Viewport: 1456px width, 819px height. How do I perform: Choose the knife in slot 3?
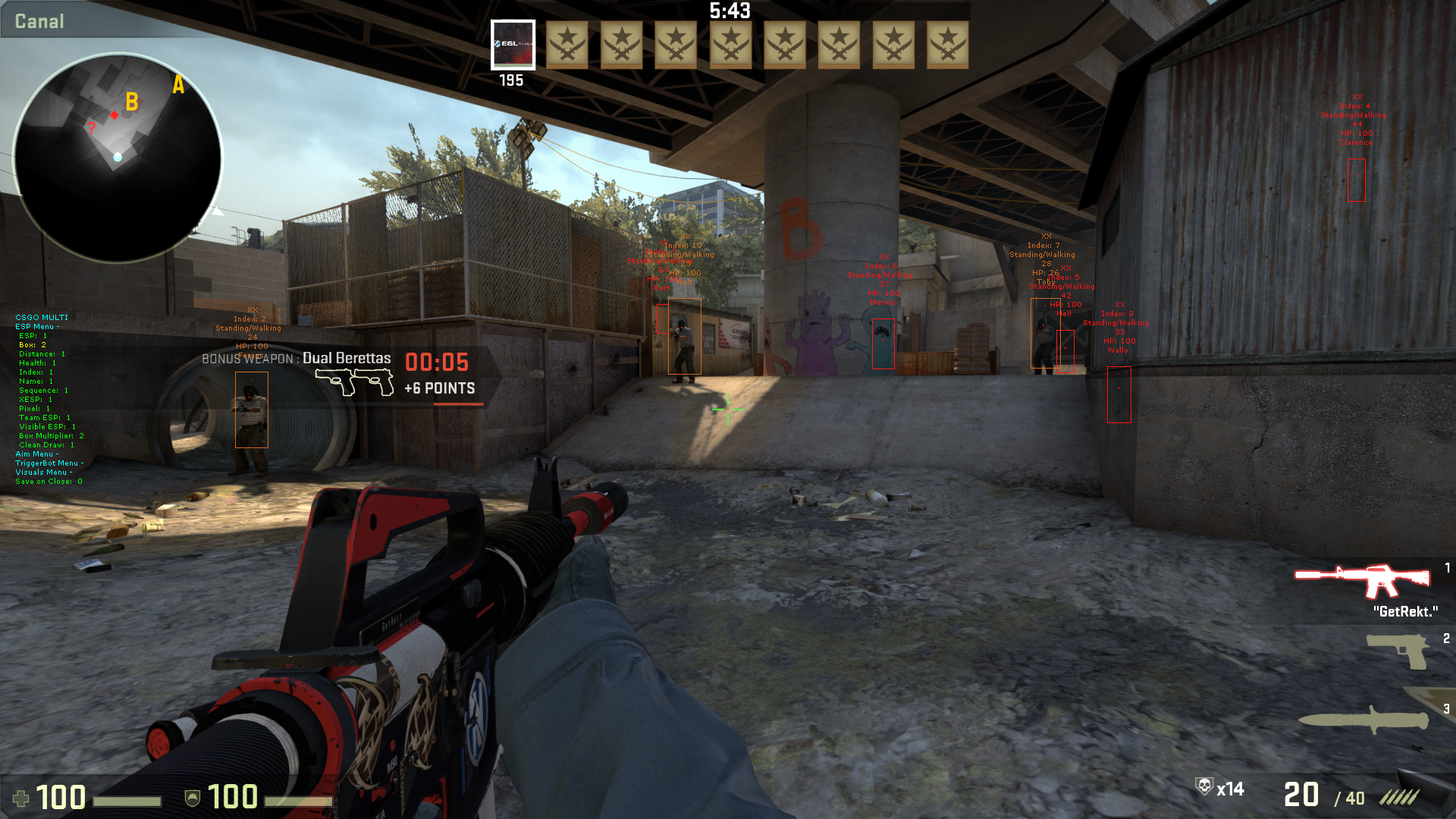point(1363,720)
